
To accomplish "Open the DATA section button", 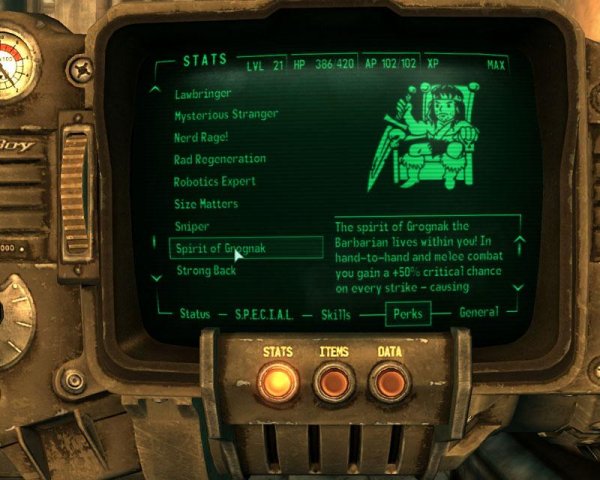I will [388, 381].
